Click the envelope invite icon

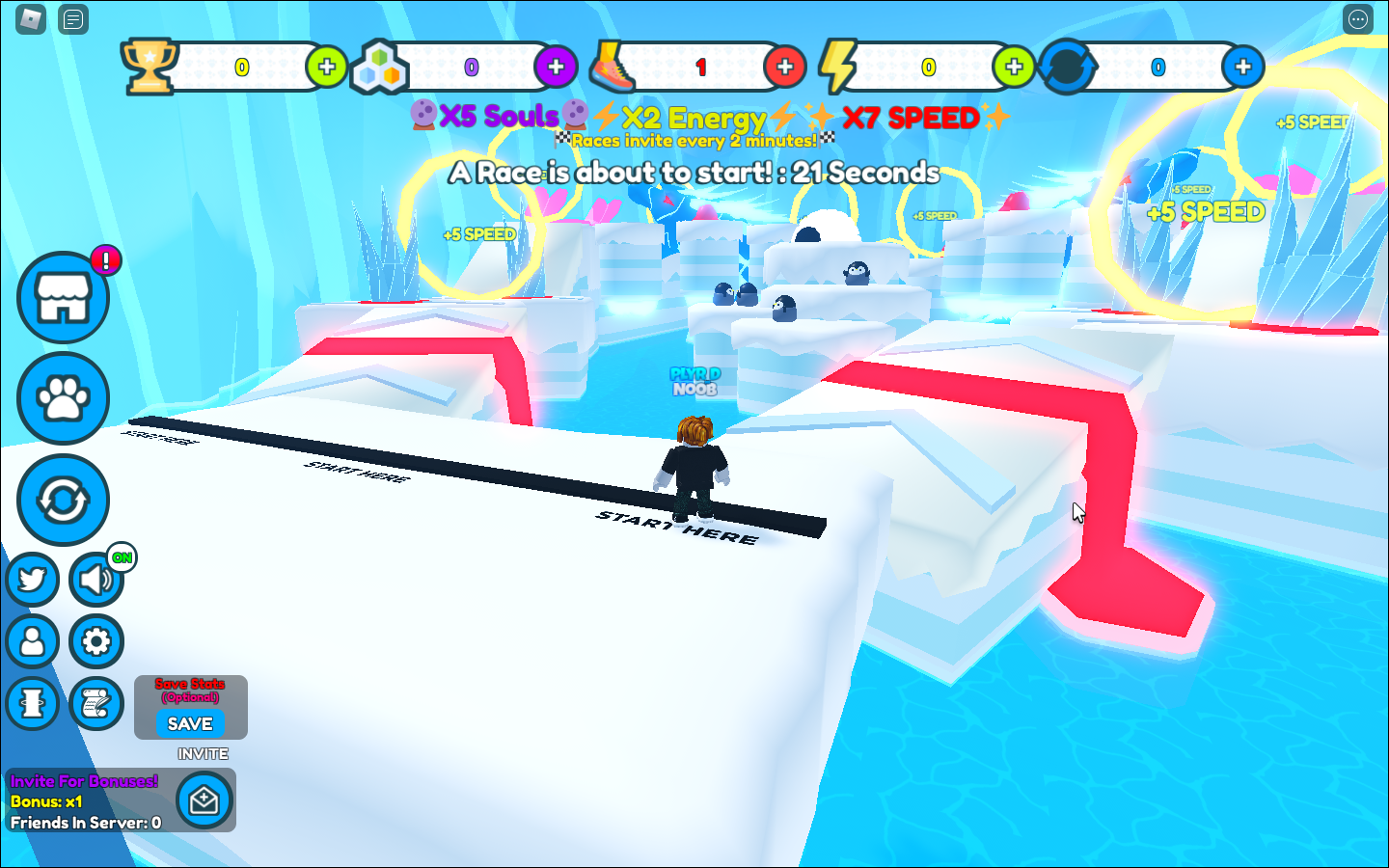pos(204,800)
